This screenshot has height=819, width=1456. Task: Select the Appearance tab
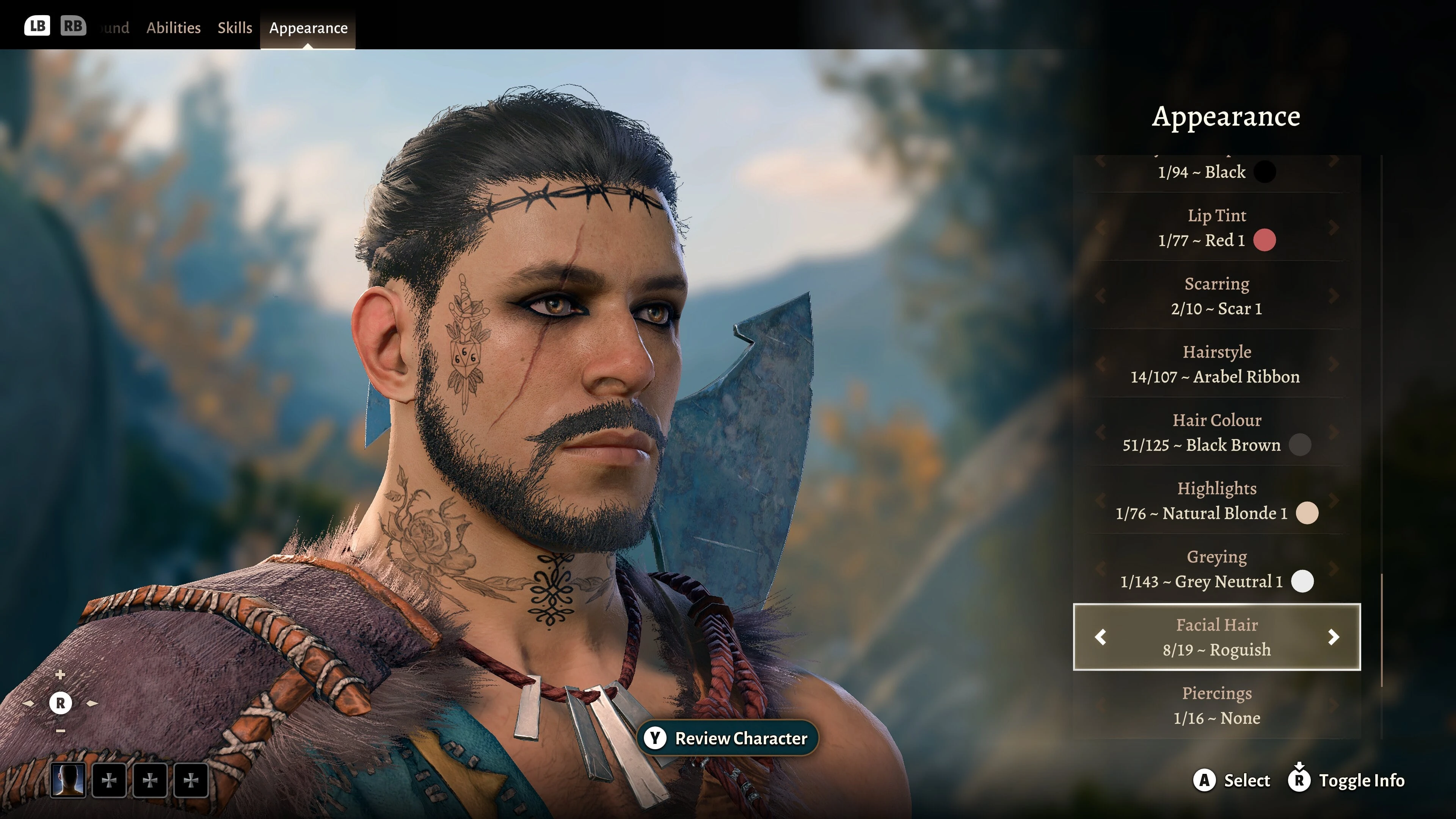[x=308, y=28]
